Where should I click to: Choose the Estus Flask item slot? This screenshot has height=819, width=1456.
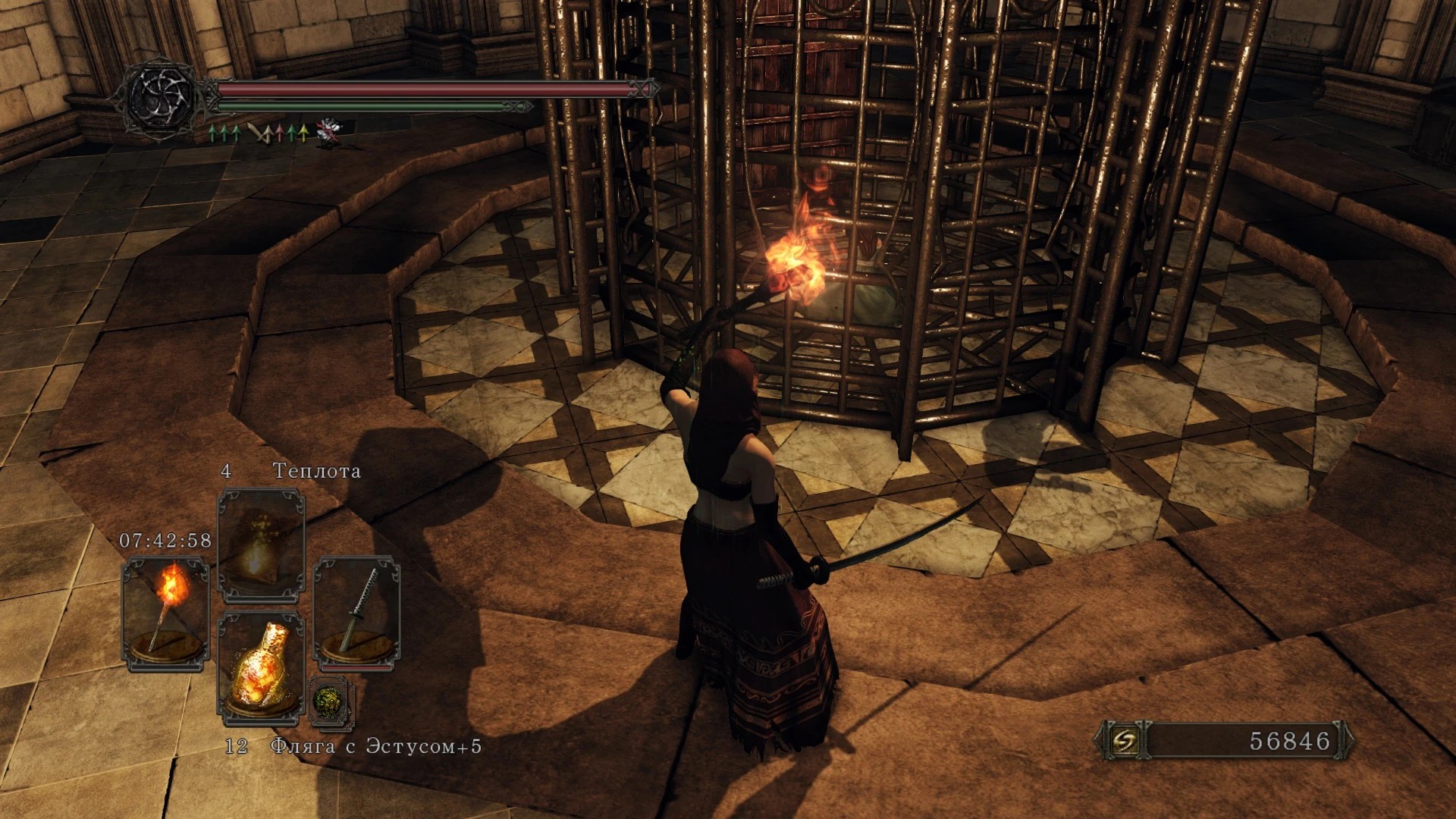point(261,667)
